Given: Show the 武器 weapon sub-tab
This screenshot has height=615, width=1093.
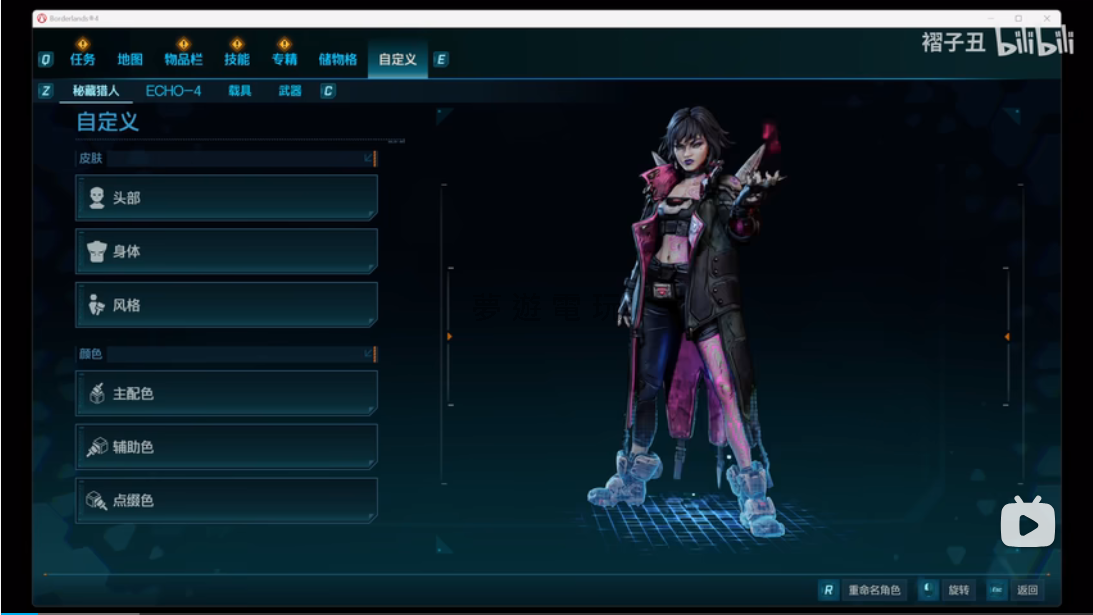Looking at the screenshot, I should pyautogui.click(x=290, y=91).
